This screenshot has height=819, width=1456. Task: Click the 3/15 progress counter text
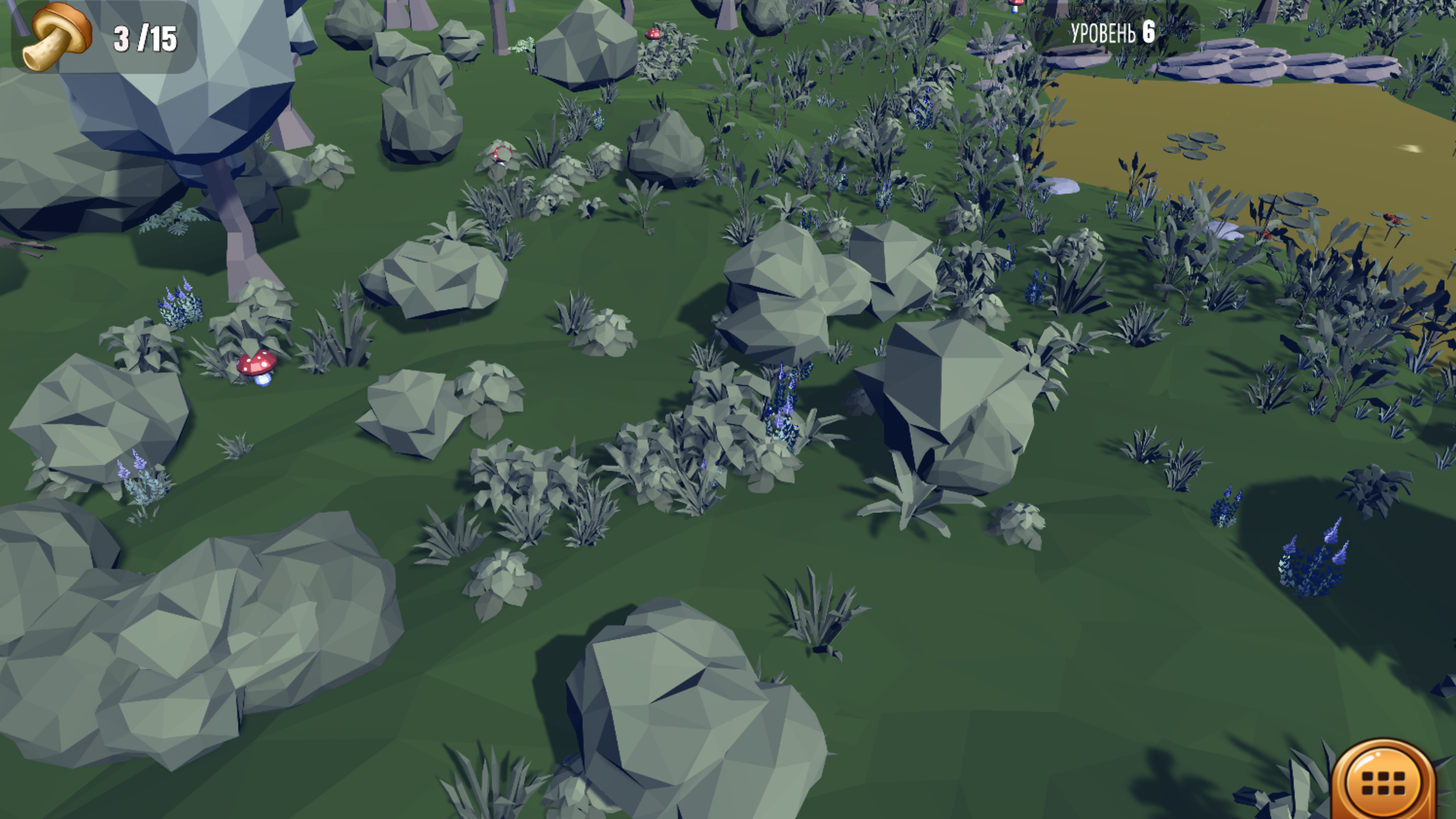(x=143, y=34)
